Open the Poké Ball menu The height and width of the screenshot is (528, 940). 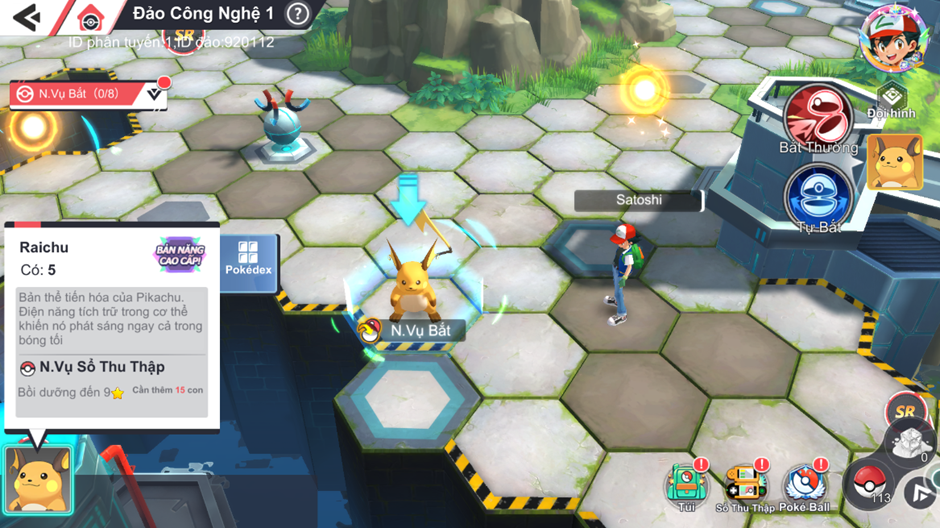coord(805,487)
